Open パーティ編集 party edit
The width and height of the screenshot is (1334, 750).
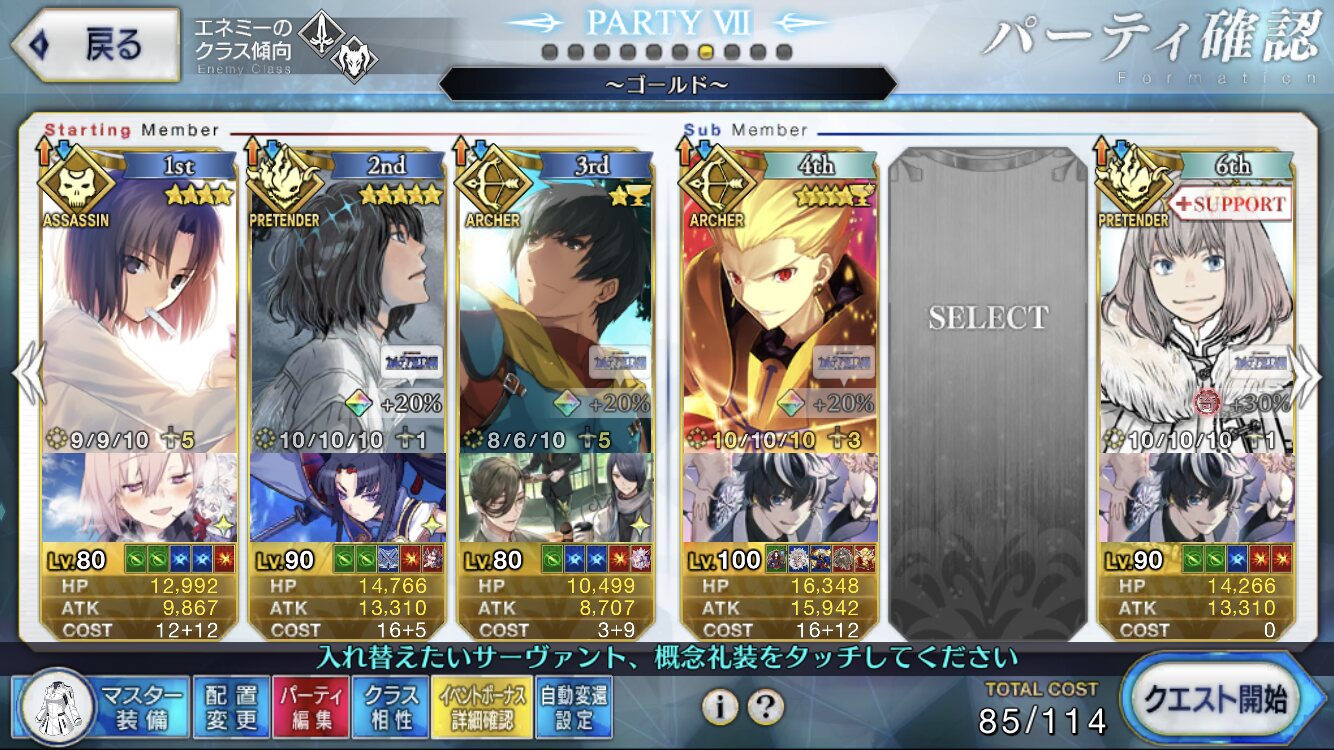(x=311, y=706)
